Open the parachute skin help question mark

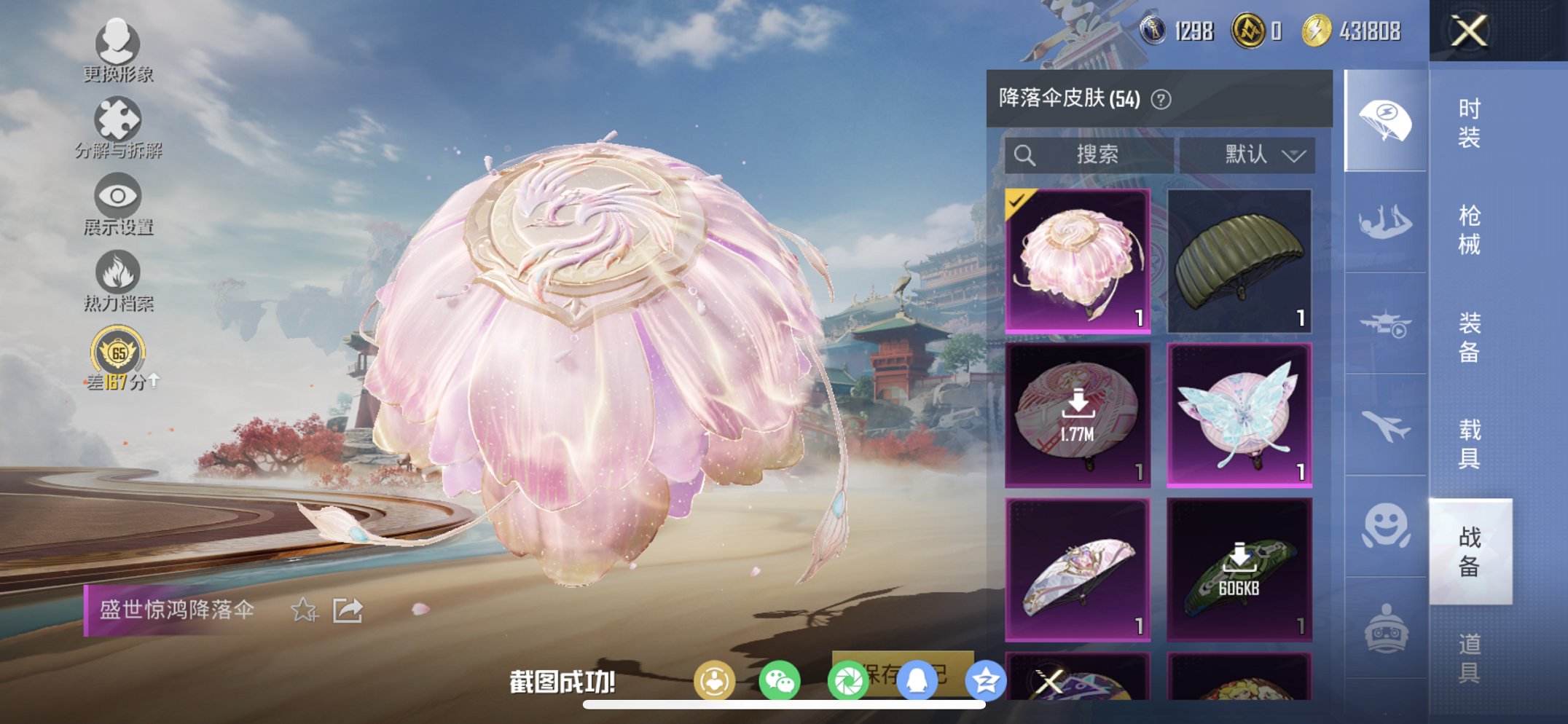[x=1161, y=98]
